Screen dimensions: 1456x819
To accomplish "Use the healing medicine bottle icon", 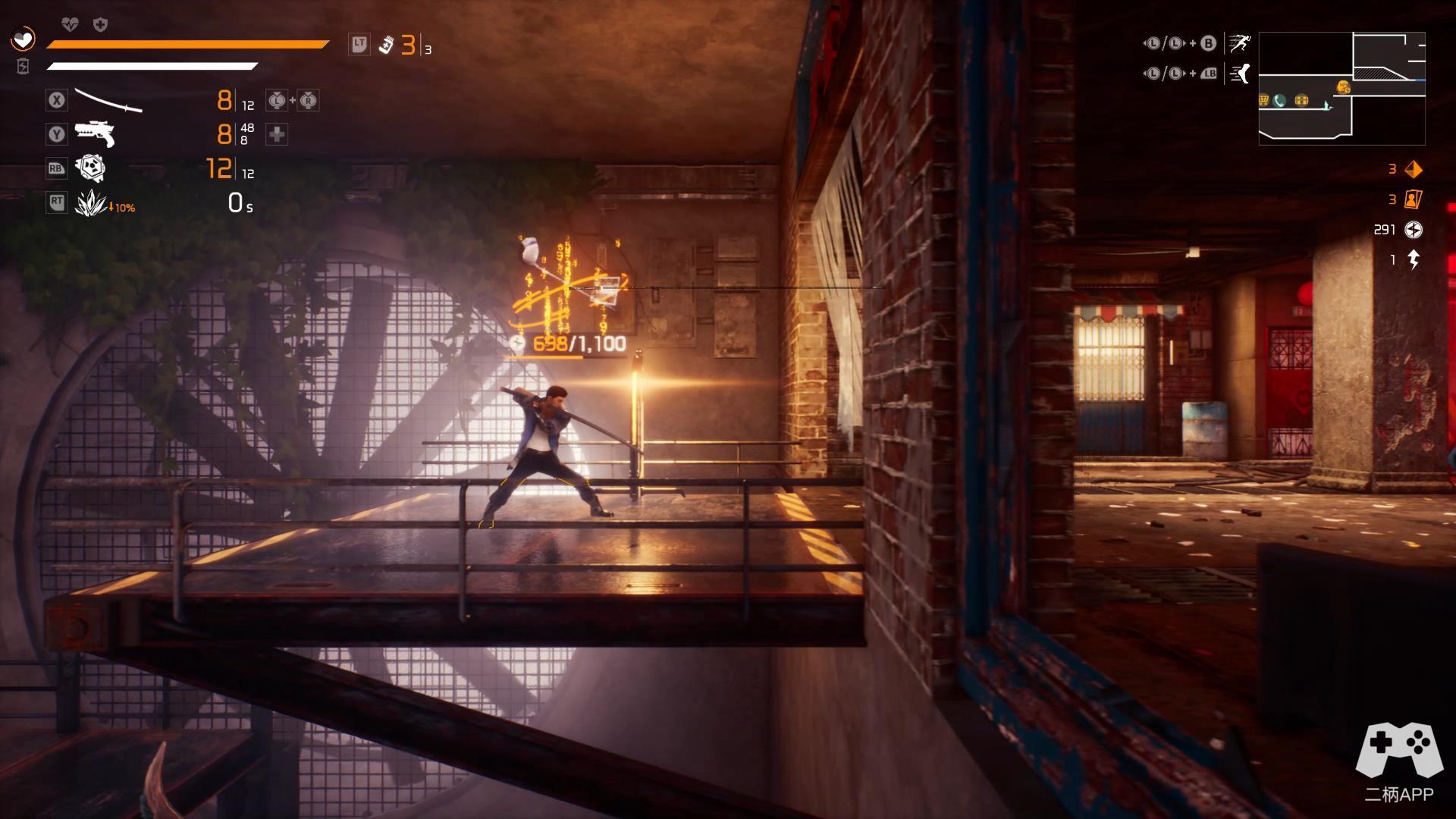I will tap(386, 45).
